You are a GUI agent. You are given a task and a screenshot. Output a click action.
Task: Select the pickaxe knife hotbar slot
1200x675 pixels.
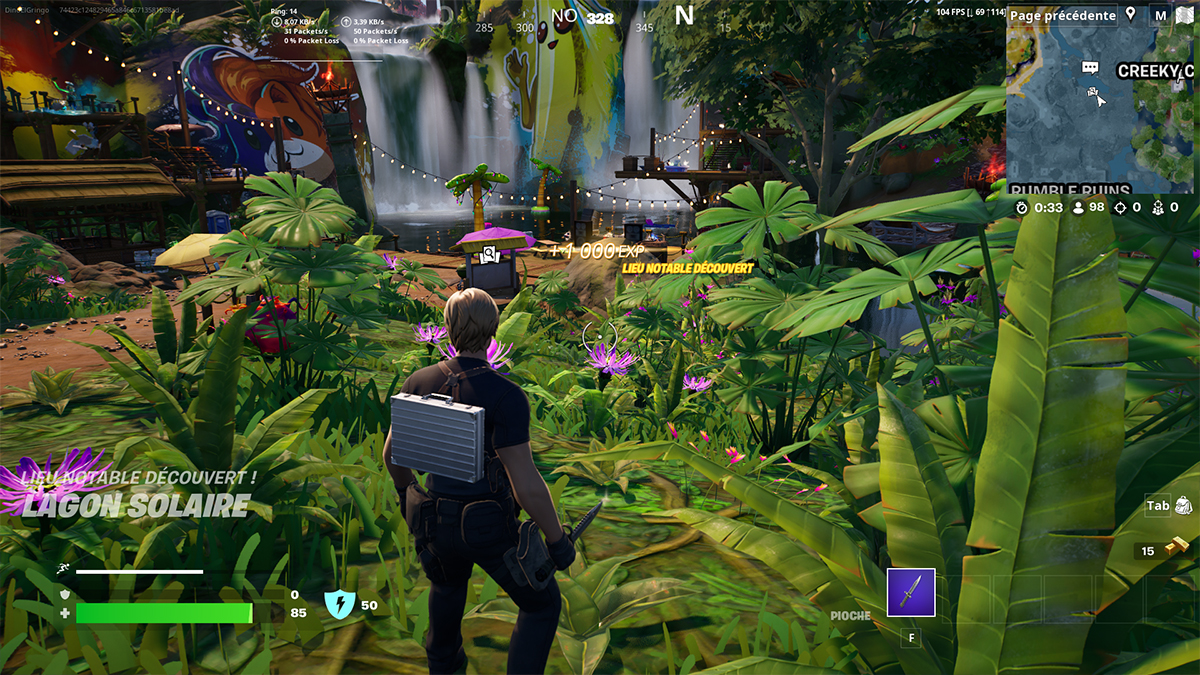coord(910,592)
